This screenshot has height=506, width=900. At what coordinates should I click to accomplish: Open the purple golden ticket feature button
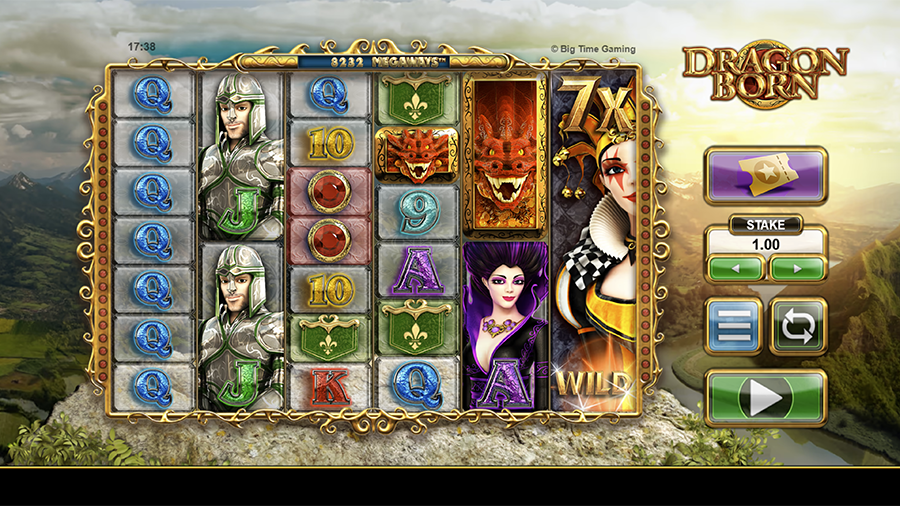click(766, 176)
